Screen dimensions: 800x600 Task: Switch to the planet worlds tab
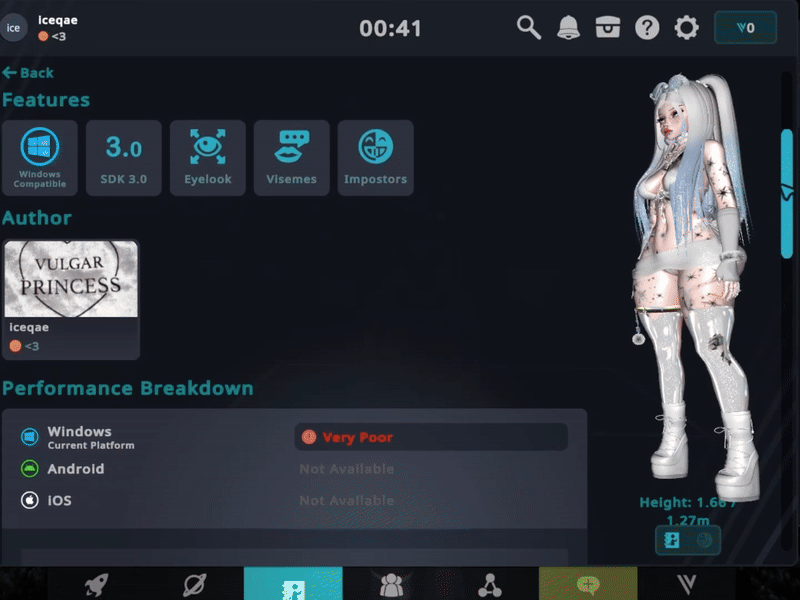coord(195,585)
